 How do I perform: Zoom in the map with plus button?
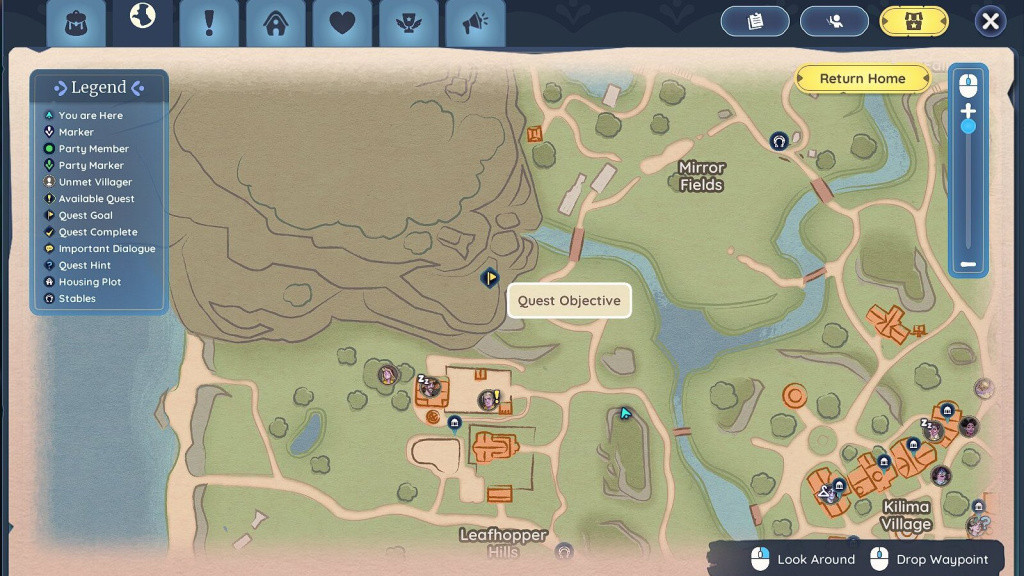pos(967,111)
